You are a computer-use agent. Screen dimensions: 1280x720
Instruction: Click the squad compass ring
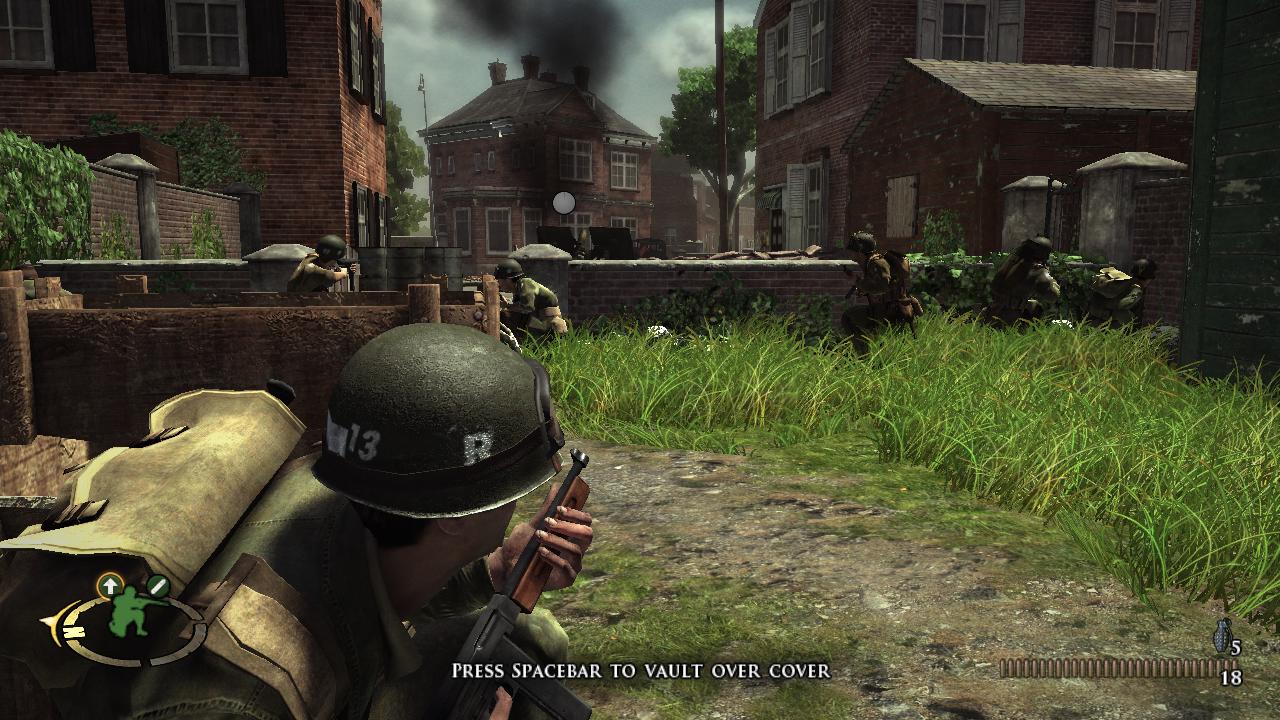(x=78, y=628)
